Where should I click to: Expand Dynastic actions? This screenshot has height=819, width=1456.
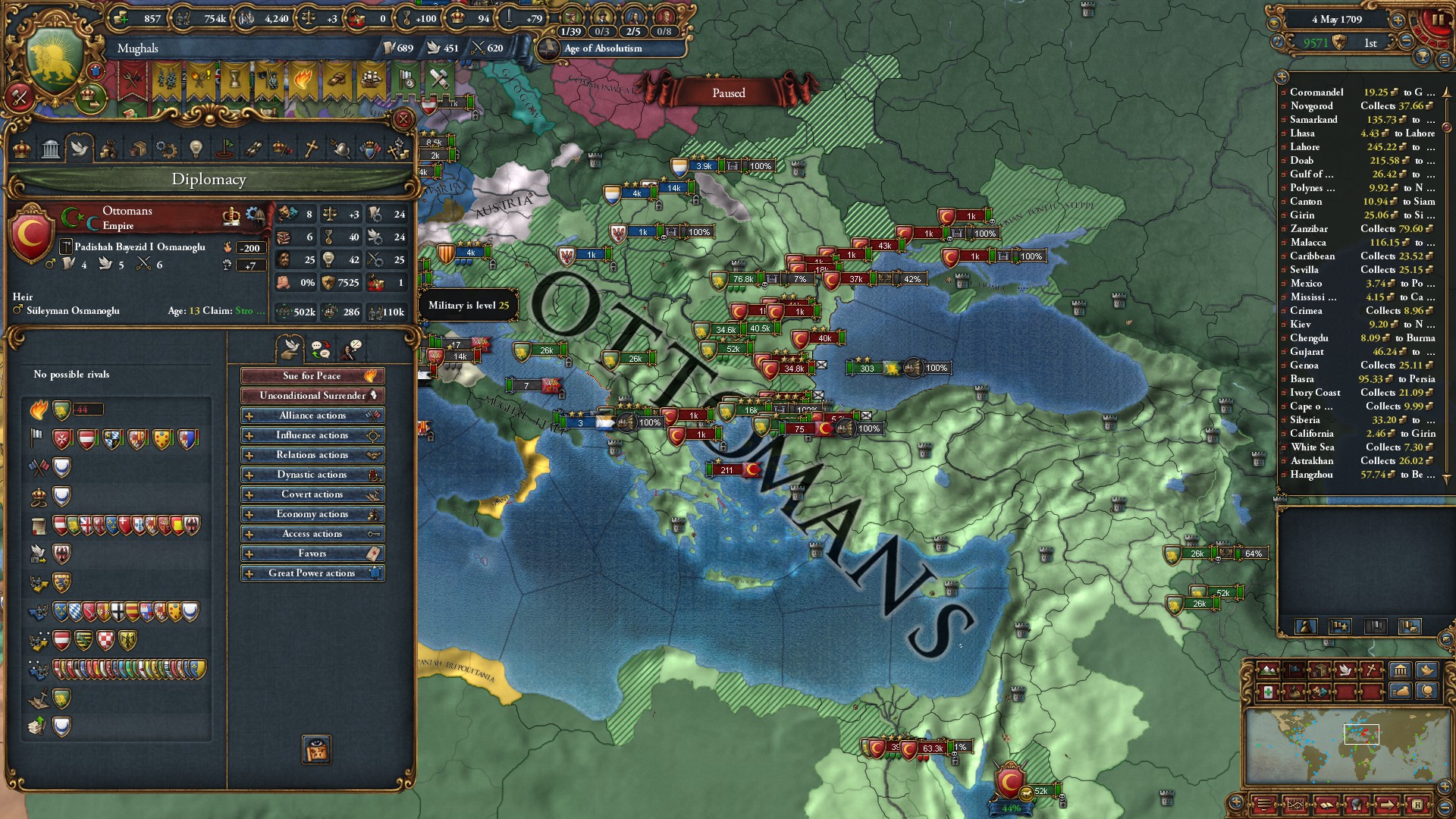pyautogui.click(x=312, y=475)
